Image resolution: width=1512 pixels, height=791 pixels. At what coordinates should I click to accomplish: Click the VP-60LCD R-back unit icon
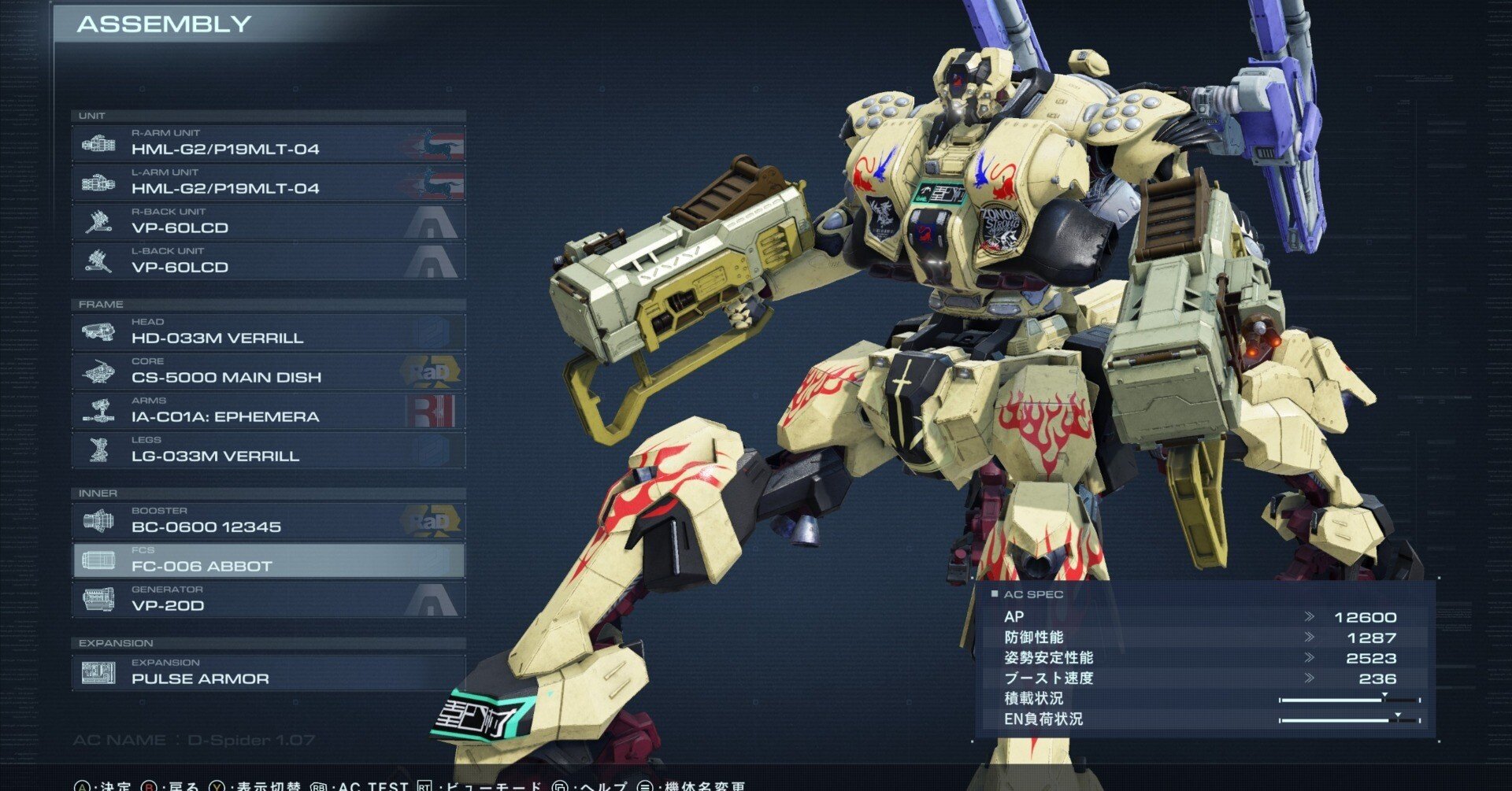98,221
